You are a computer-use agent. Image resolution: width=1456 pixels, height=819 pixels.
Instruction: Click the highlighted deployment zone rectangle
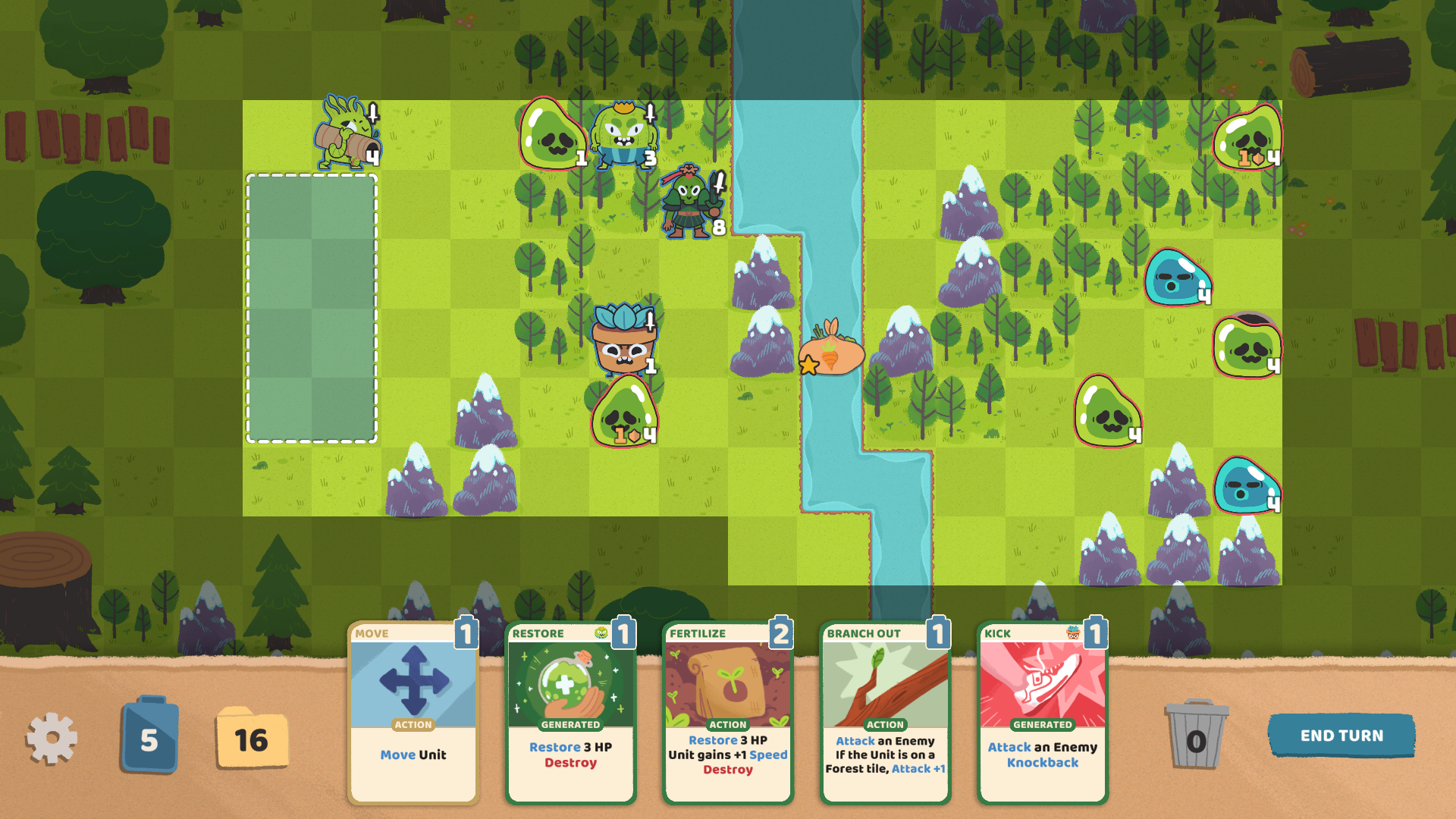pyautogui.click(x=311, y=307)
